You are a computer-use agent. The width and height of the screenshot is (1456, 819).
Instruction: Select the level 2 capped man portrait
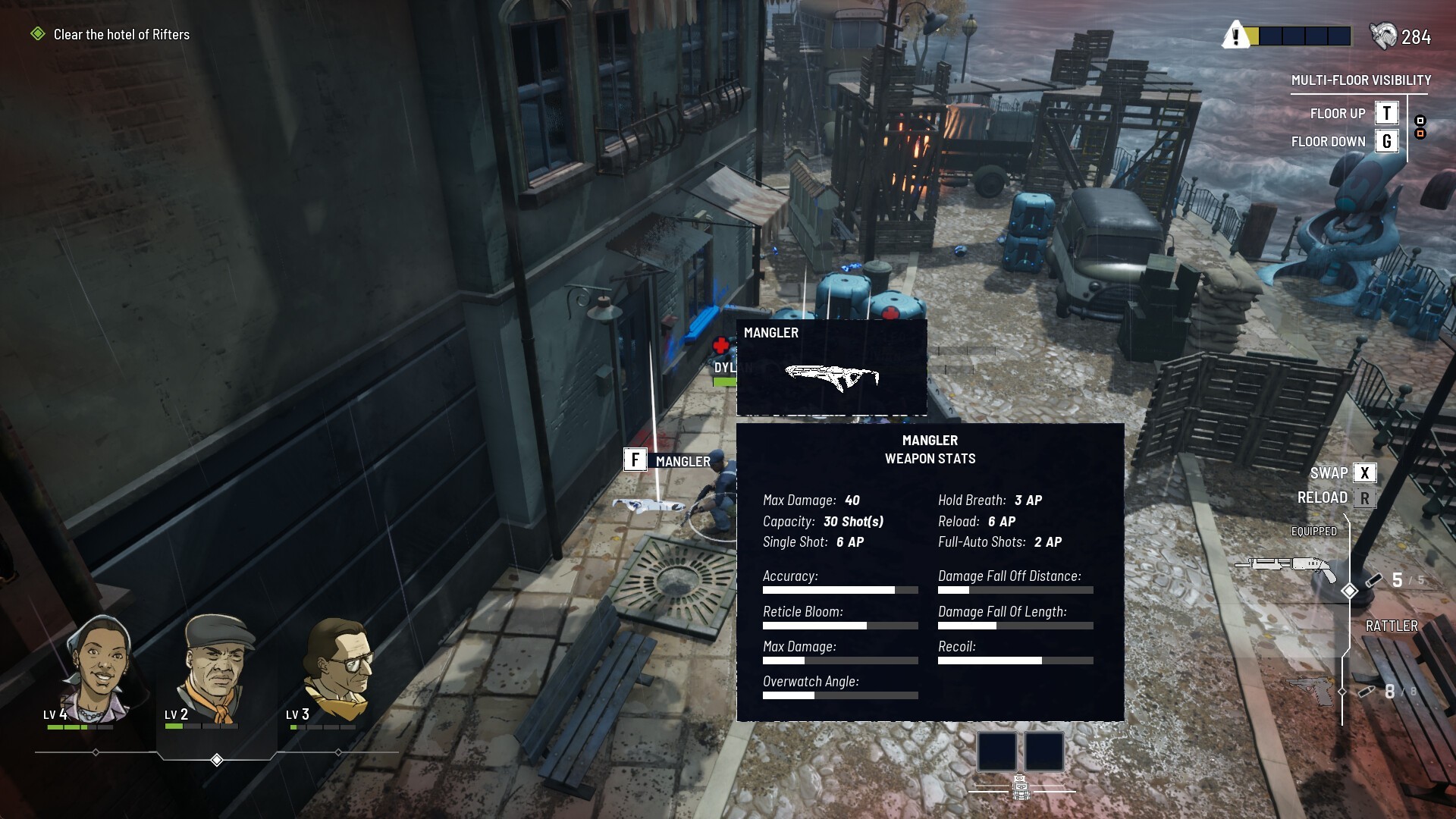pos(217,667)
